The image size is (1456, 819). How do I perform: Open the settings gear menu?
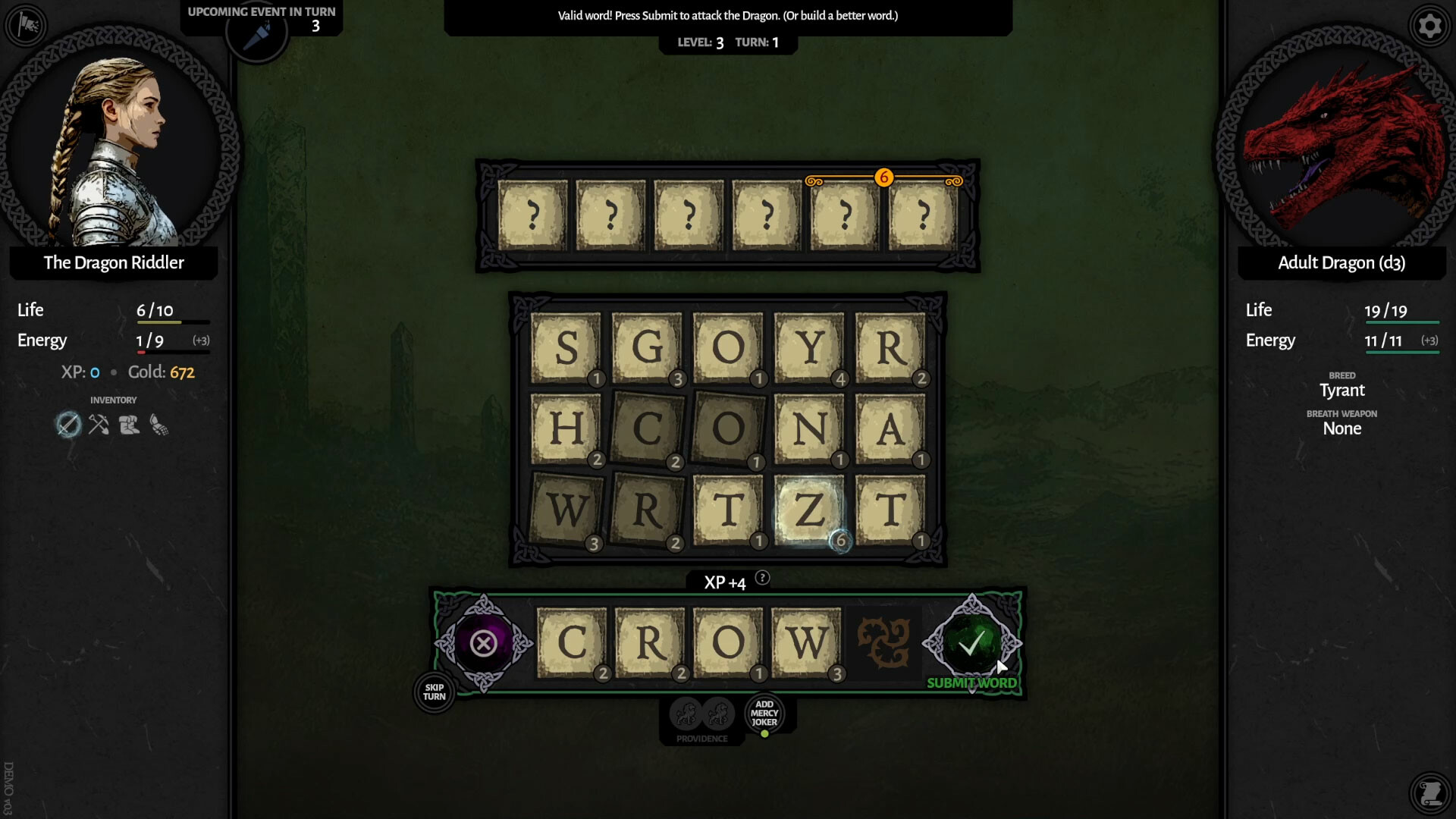pyautogui.click(x=1430, y=26)
